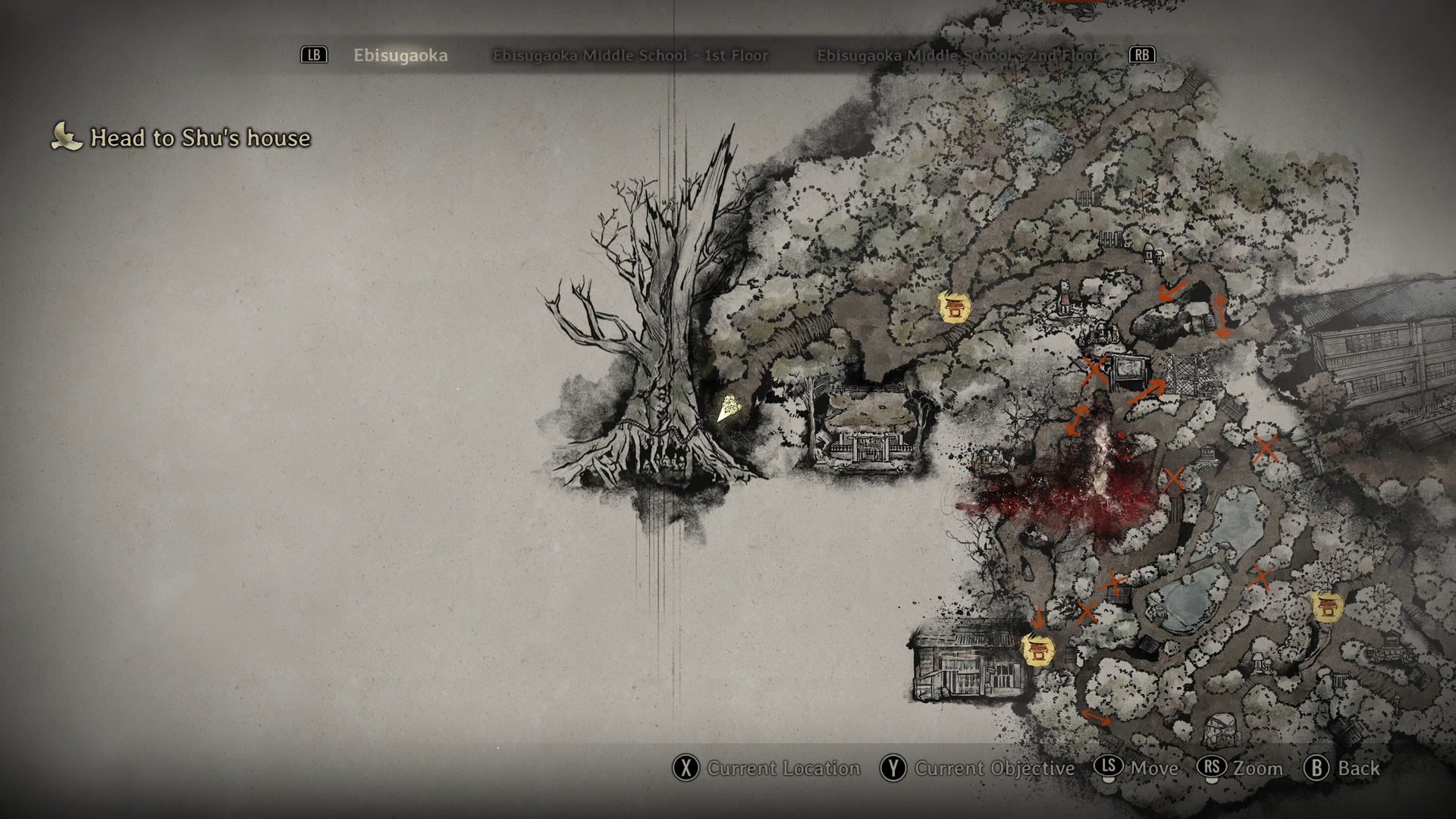Switch to the Ebisugaoka map tab
The width and height of the screenshot is (1456, 819).
[x=400, y=55]
